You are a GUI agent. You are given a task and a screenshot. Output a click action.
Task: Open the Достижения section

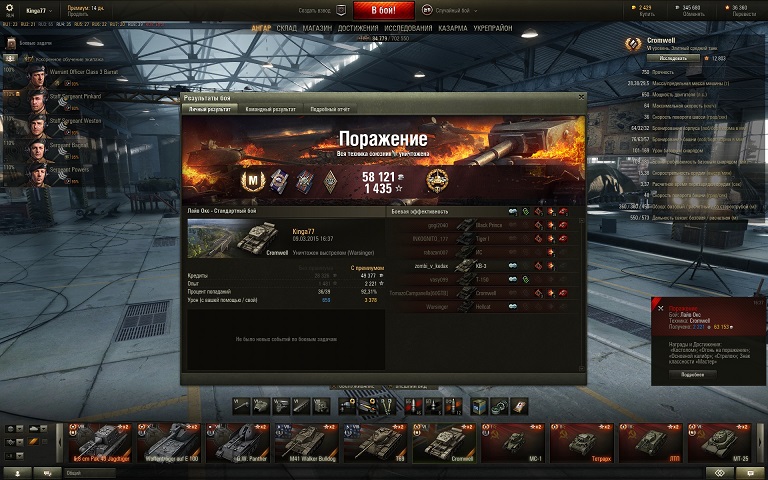tap(357, 28)
